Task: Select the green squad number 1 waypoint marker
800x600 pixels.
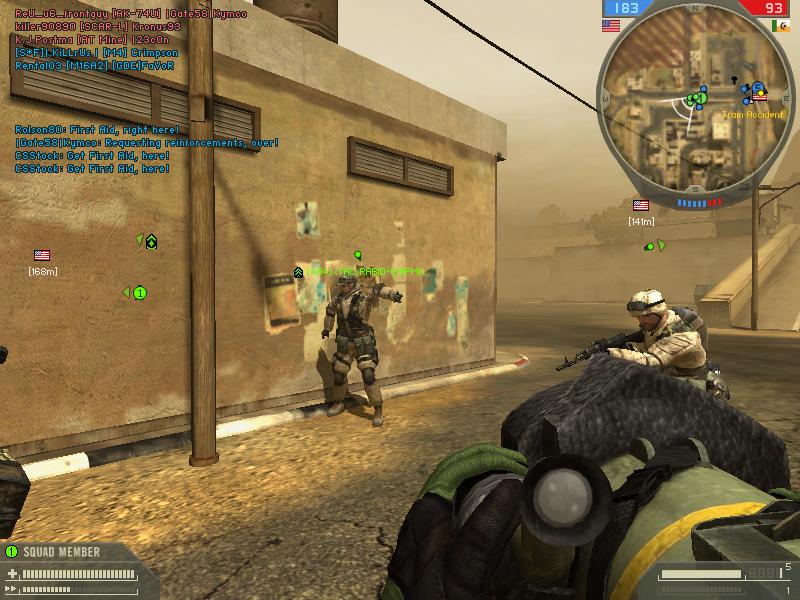Action: (x=140, y=293)
